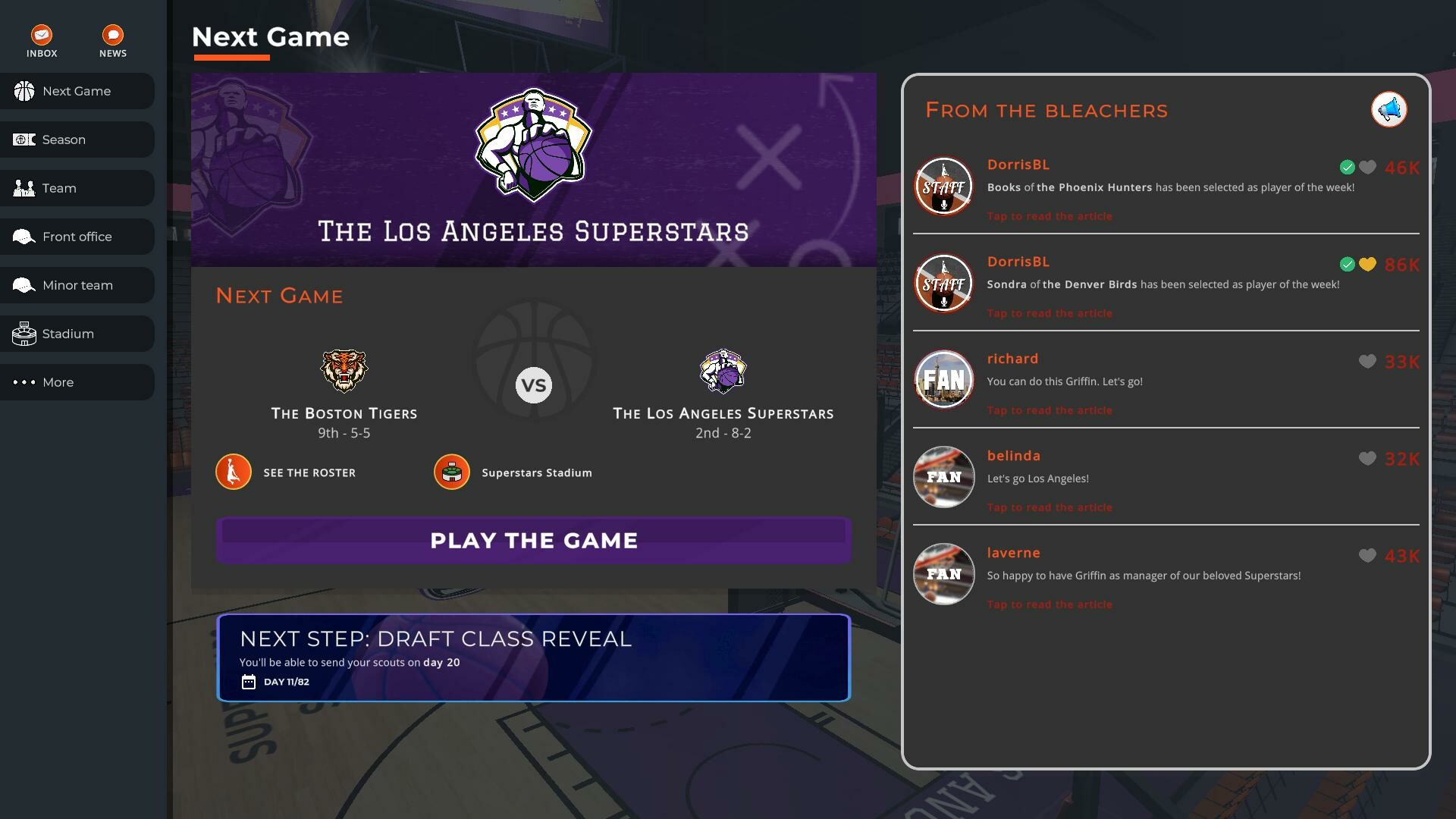Toggle the heart on belinda's comment
1456x819 pixels.
tap(1368, 459)
